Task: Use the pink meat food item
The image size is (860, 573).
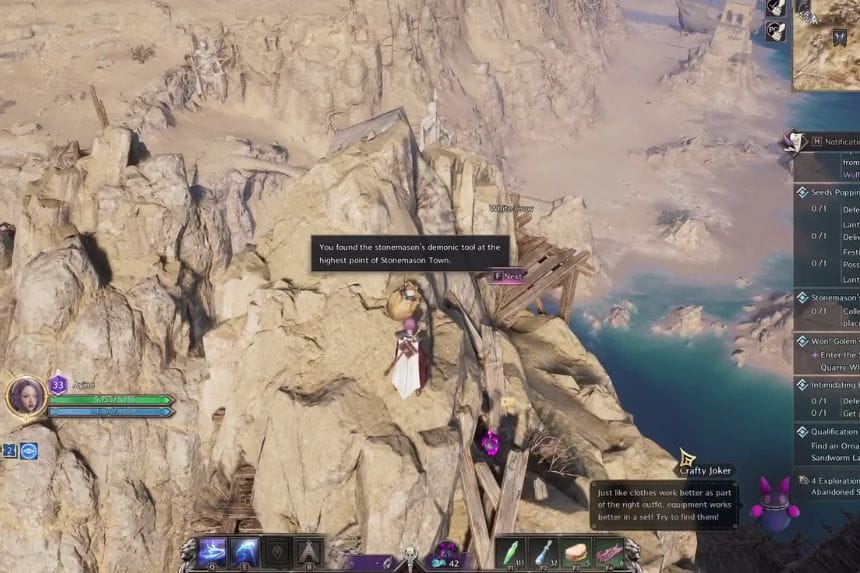Action: 608,552
